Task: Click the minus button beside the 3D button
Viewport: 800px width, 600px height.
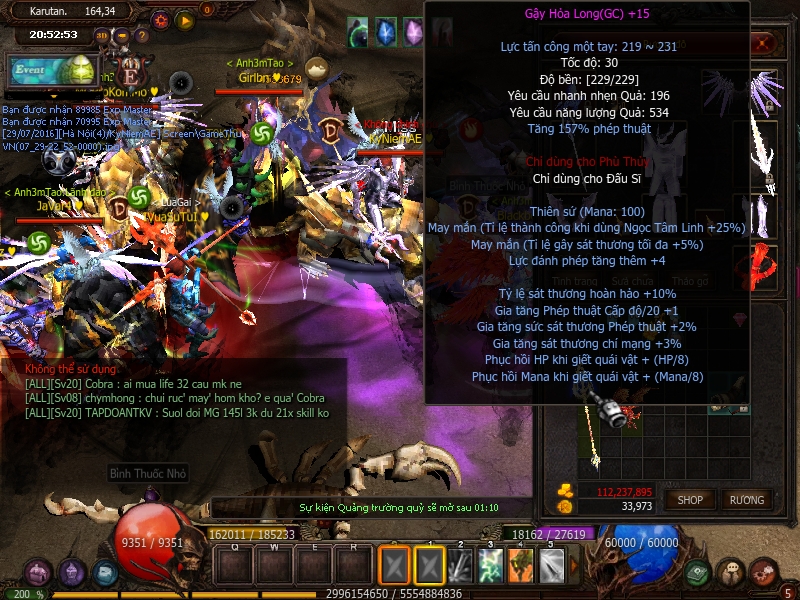Action: pos(121,36)
